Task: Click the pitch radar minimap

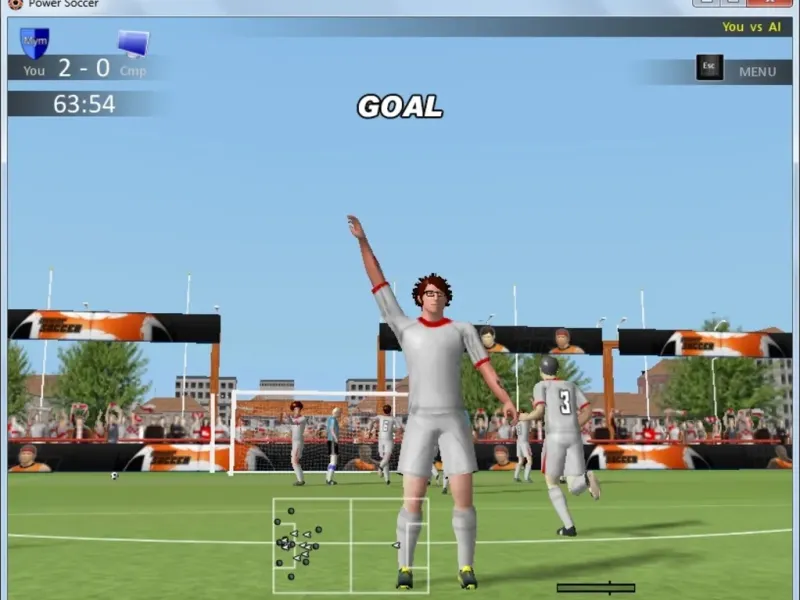Action: [x=350, y=545]
